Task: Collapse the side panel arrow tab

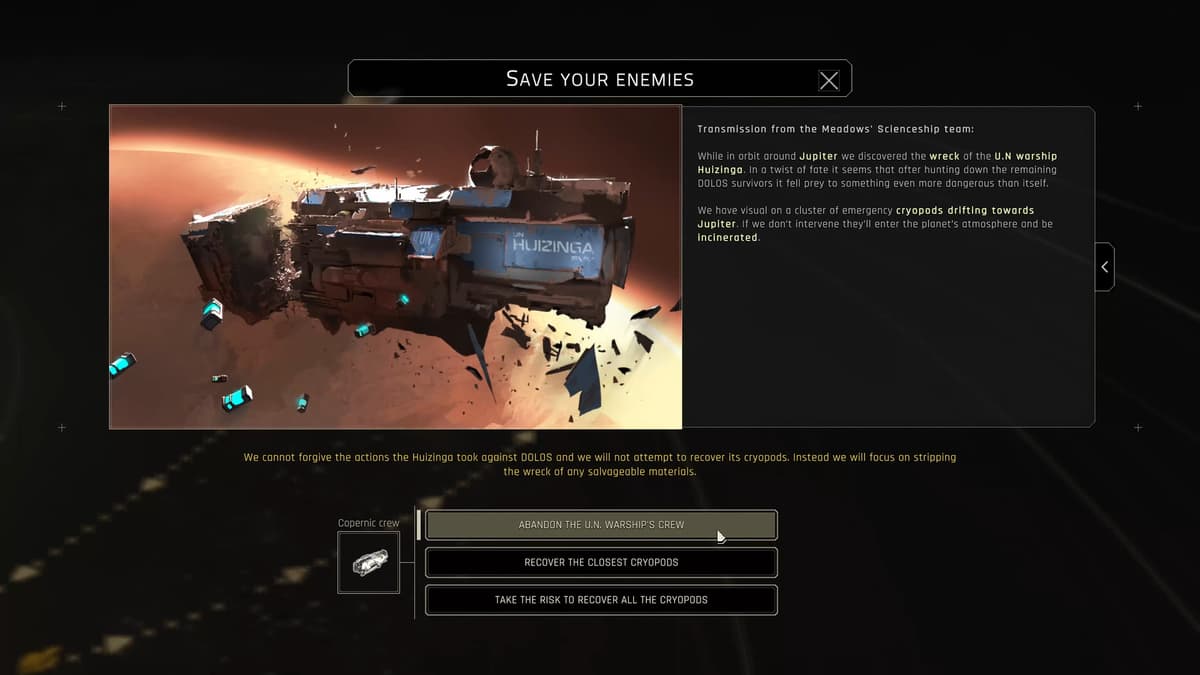Action: (x=1104, y=267)
